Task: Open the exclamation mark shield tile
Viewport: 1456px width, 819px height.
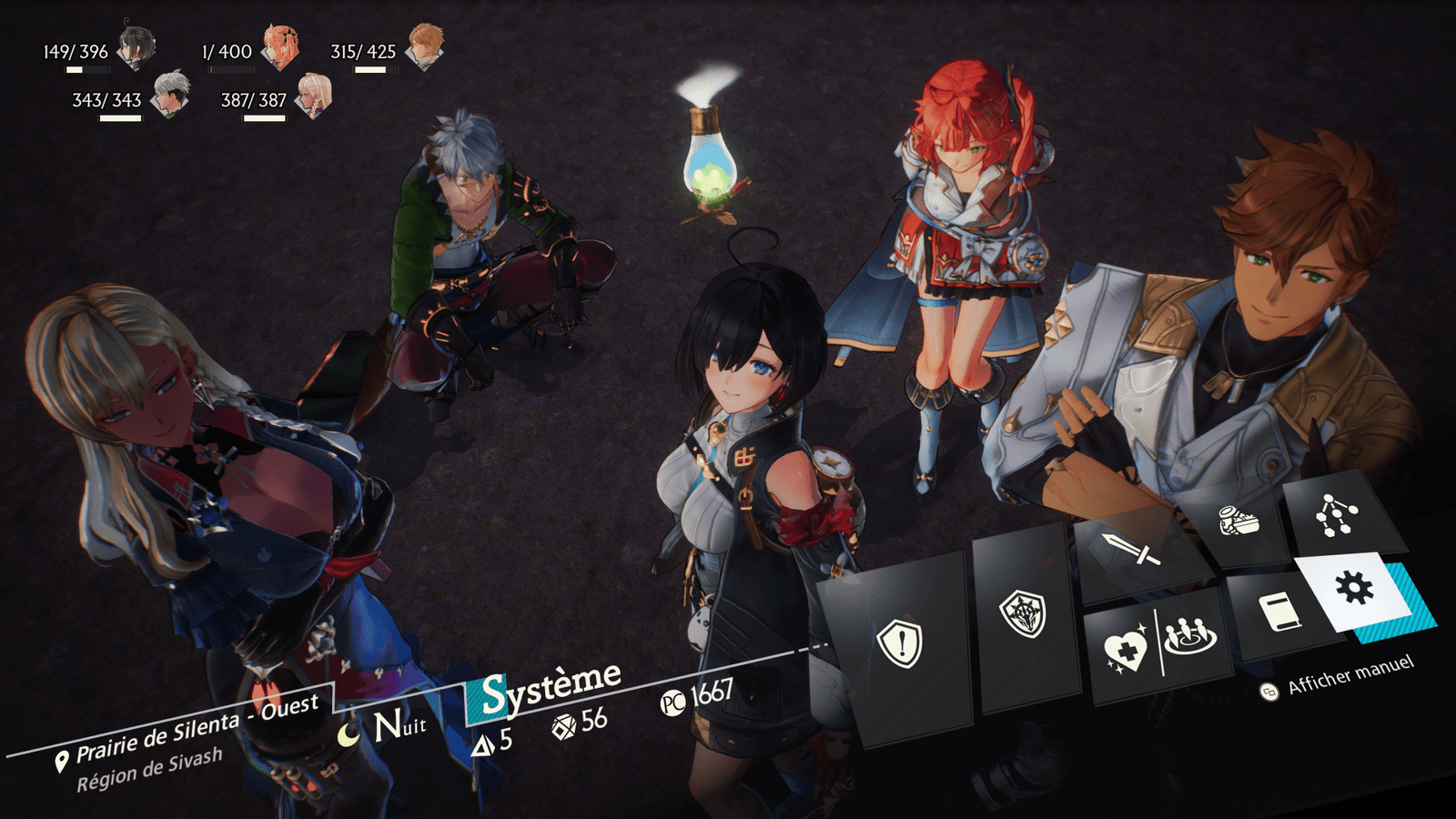Action: click(x=900, y=642)
